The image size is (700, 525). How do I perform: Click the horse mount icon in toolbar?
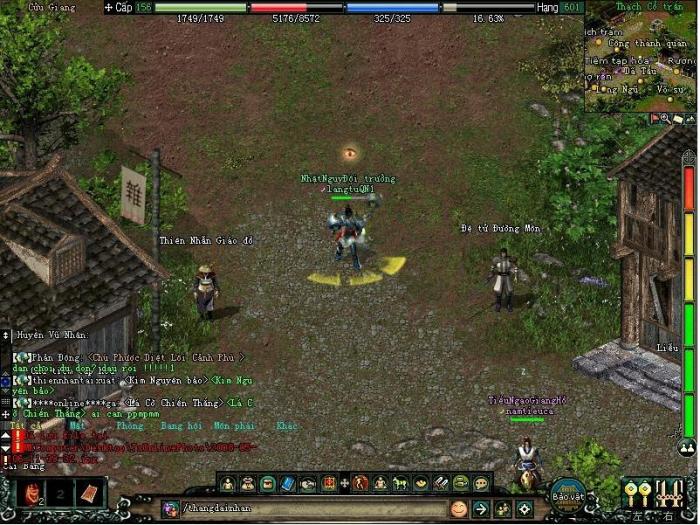tap(400, 484)
